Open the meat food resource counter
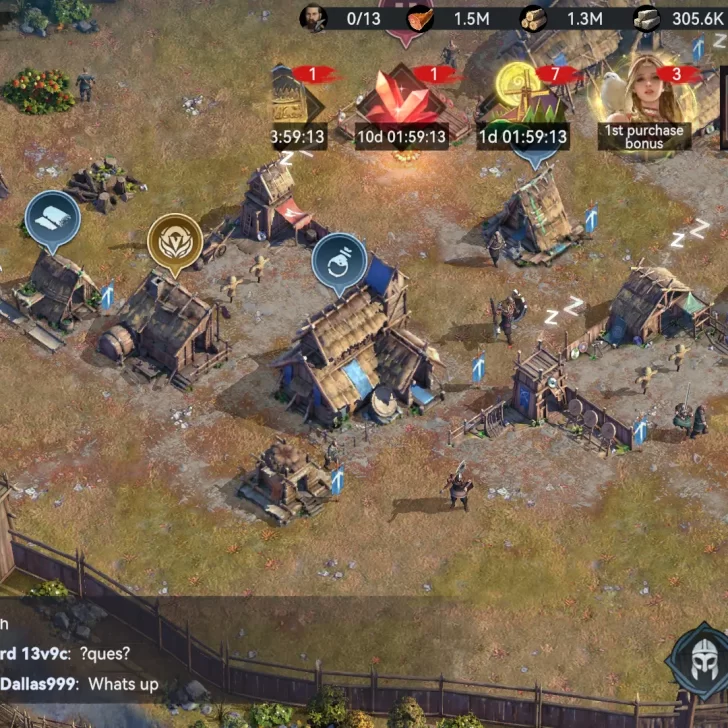The height and width of the screenshot is (728, 728). click(x=450, y=18)
